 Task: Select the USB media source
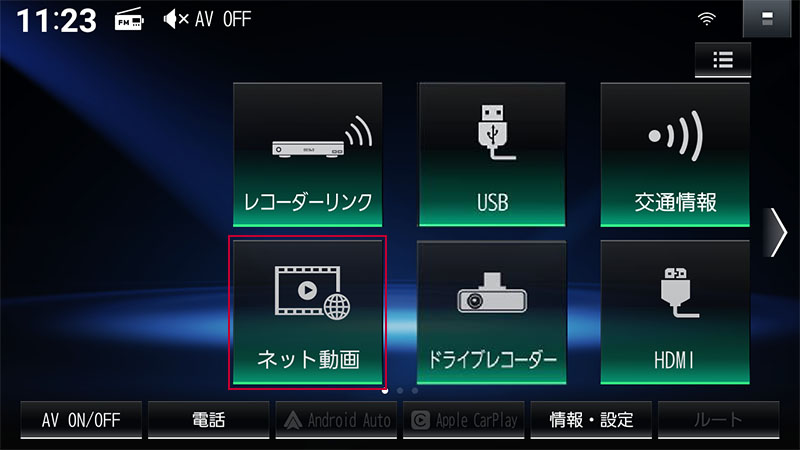(492, 155)
